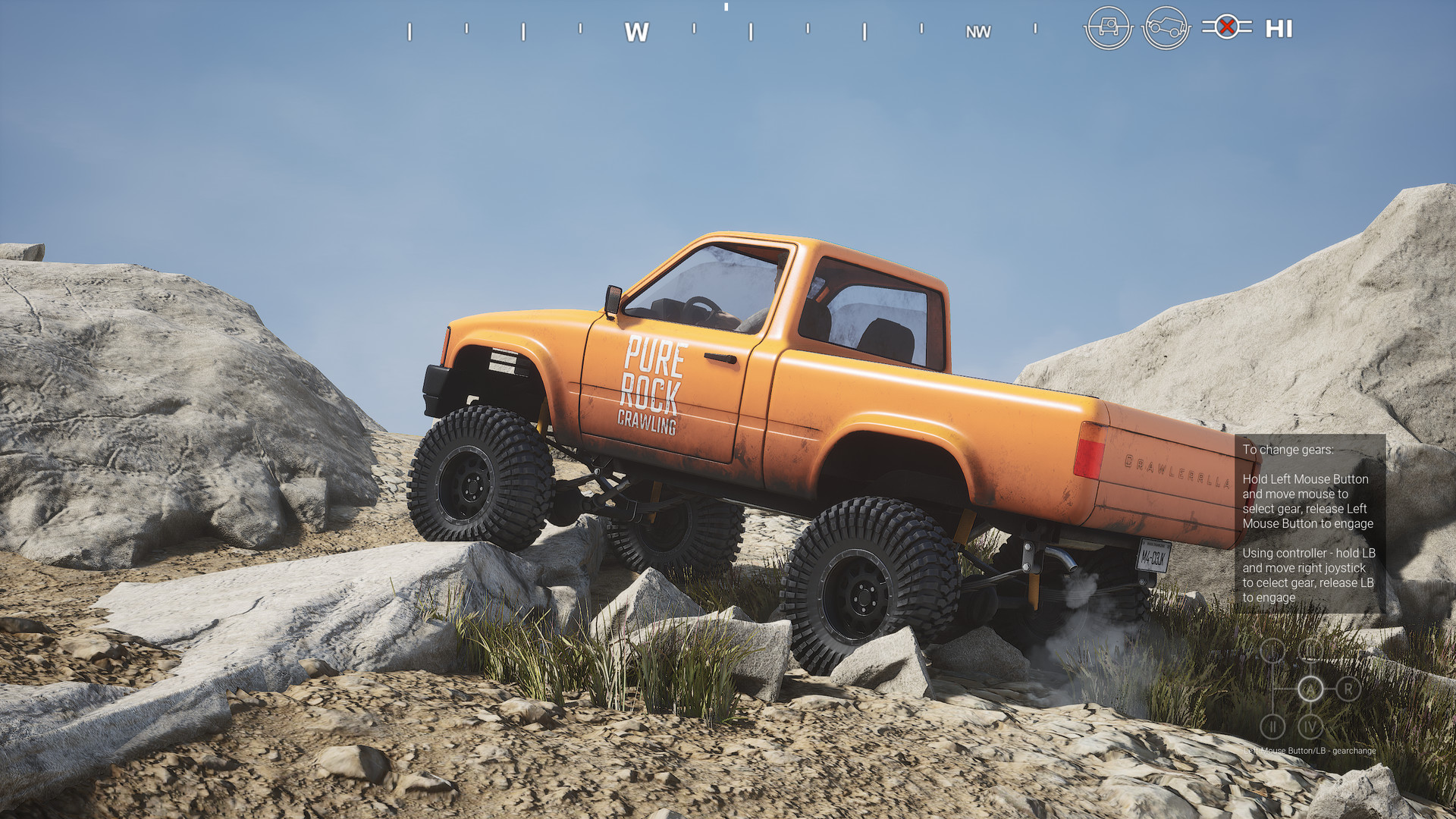Click the side-view vehicle pitch gauge icon

[x=1166, y=28]
